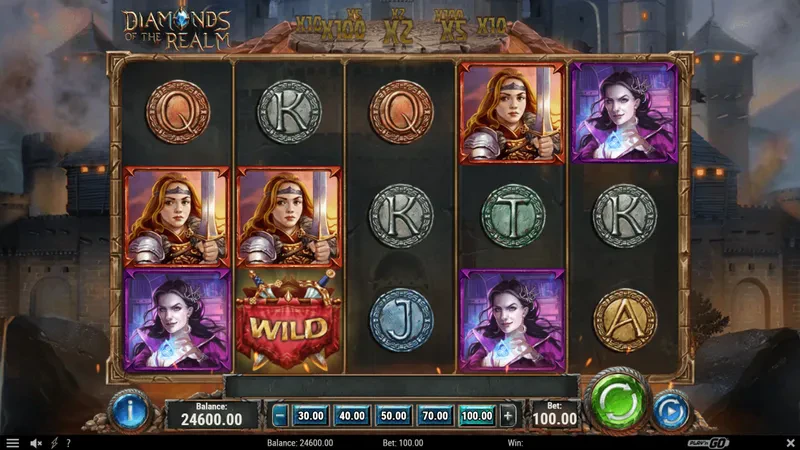Image resolution: width=800 pixels, height=450 pixels.
Task: Decrease the bet with the minus button
Action: [280, 415]
